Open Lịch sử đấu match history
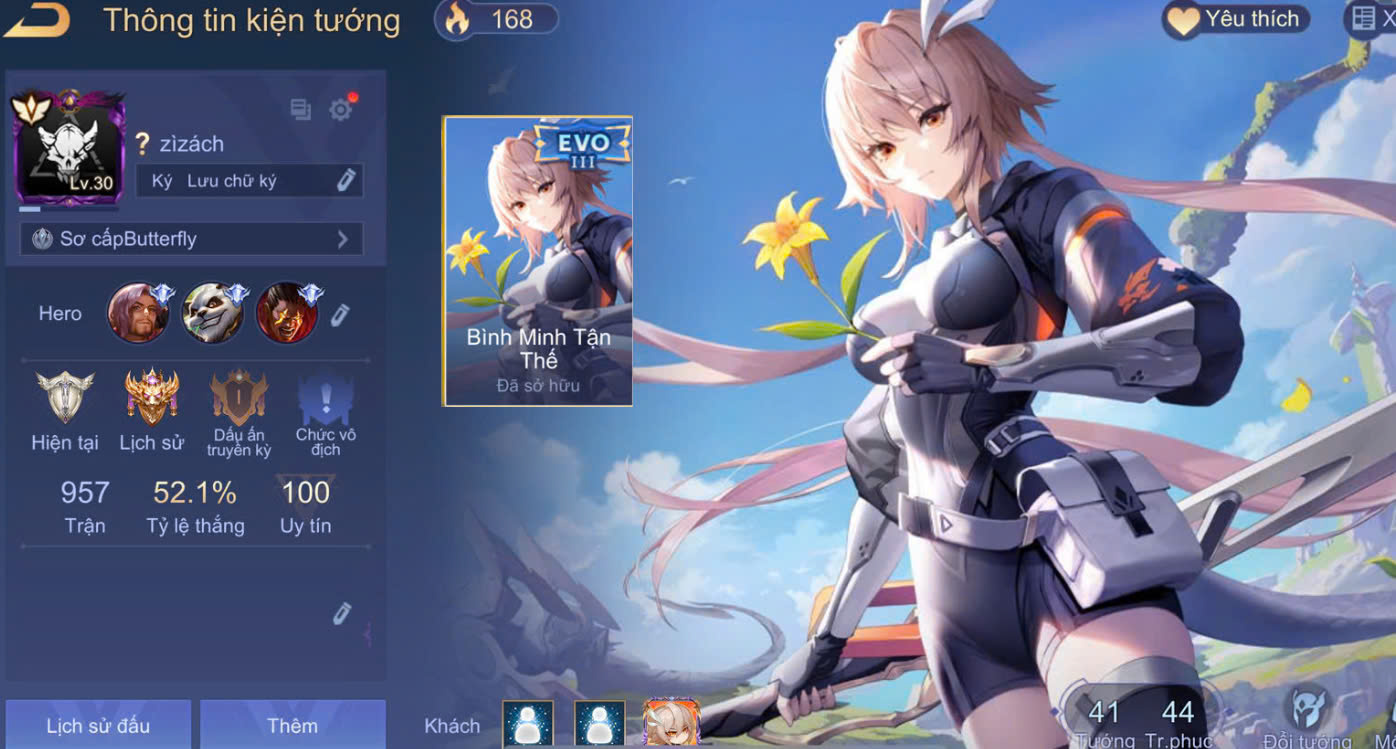 (x=97, y=725)
